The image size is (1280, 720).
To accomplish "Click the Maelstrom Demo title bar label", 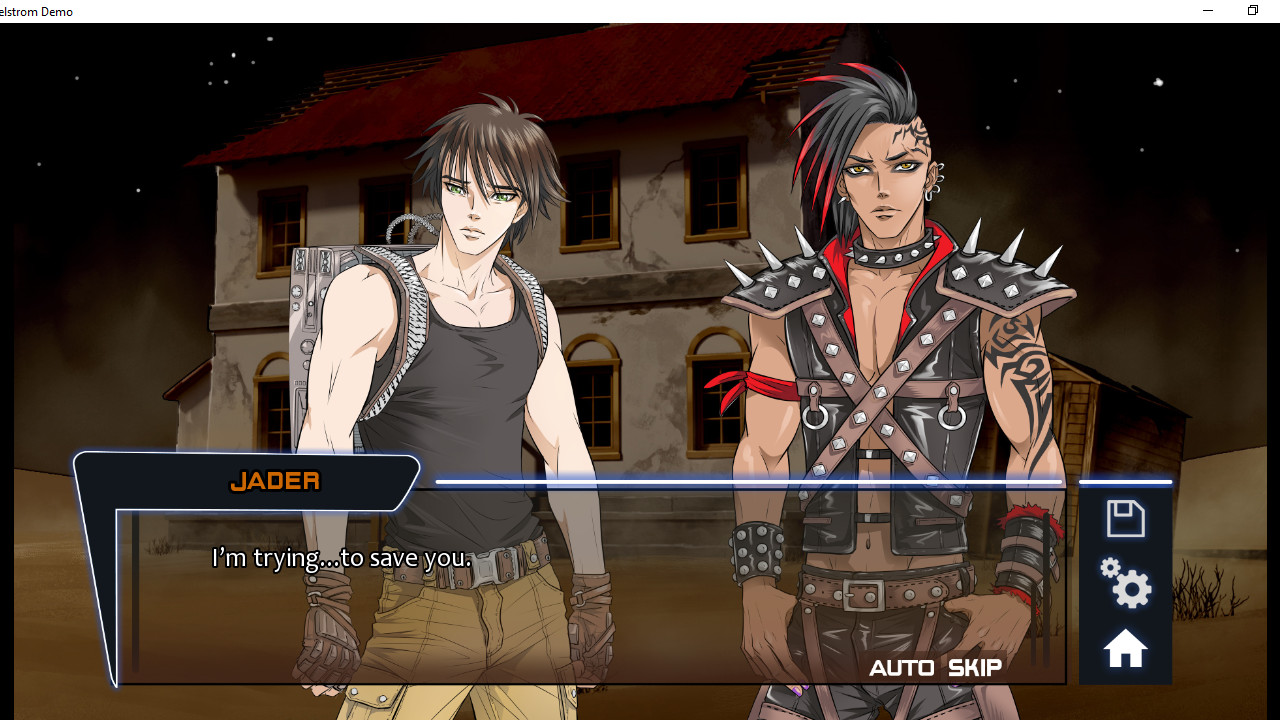I will 36,11.
